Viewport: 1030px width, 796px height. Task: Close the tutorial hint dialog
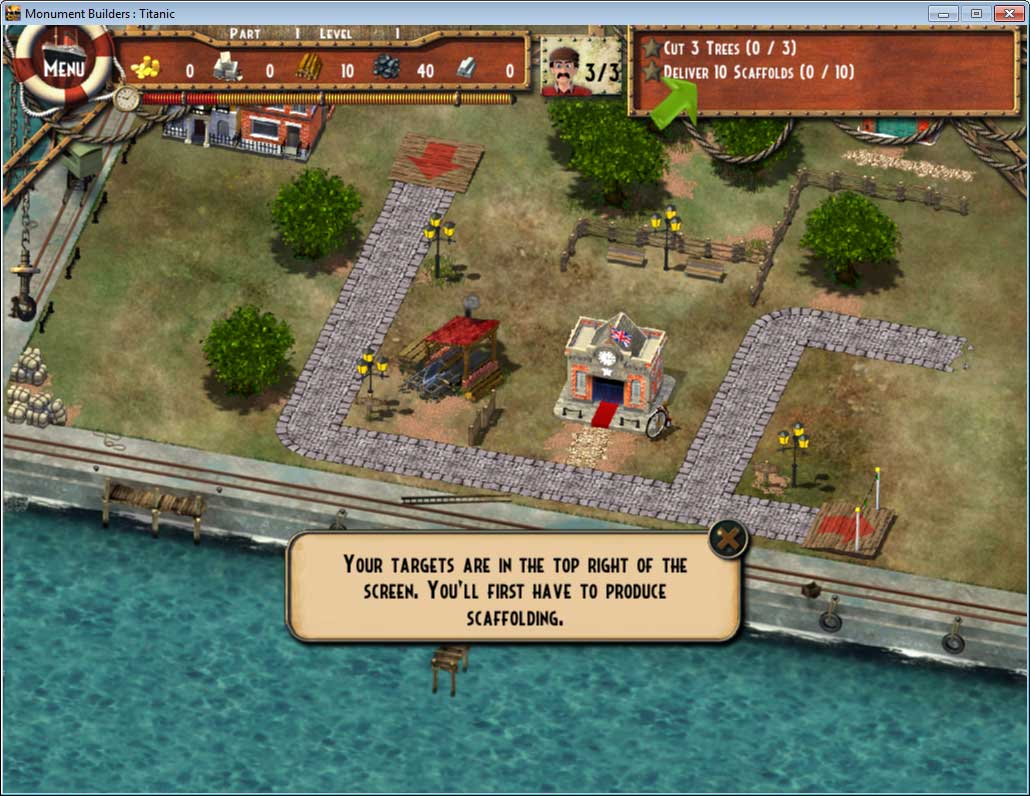coord(729,540)
